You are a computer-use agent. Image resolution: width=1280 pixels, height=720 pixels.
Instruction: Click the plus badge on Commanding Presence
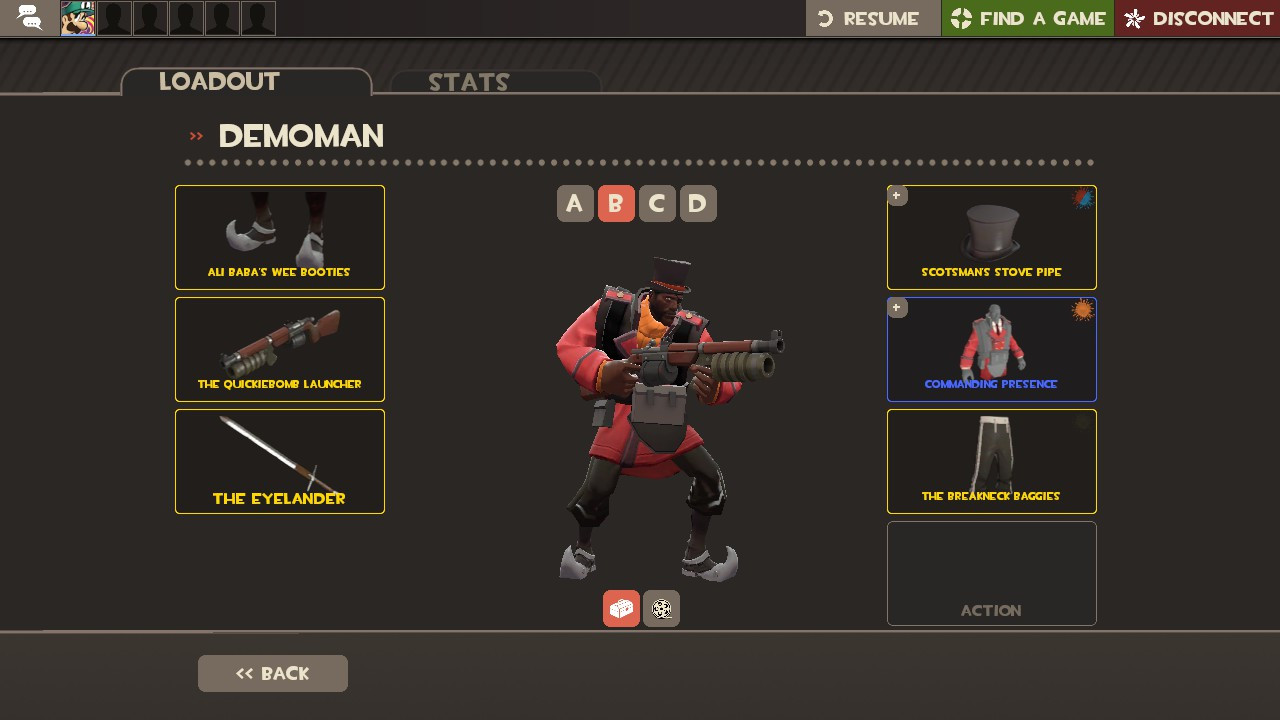coord(897,308)
